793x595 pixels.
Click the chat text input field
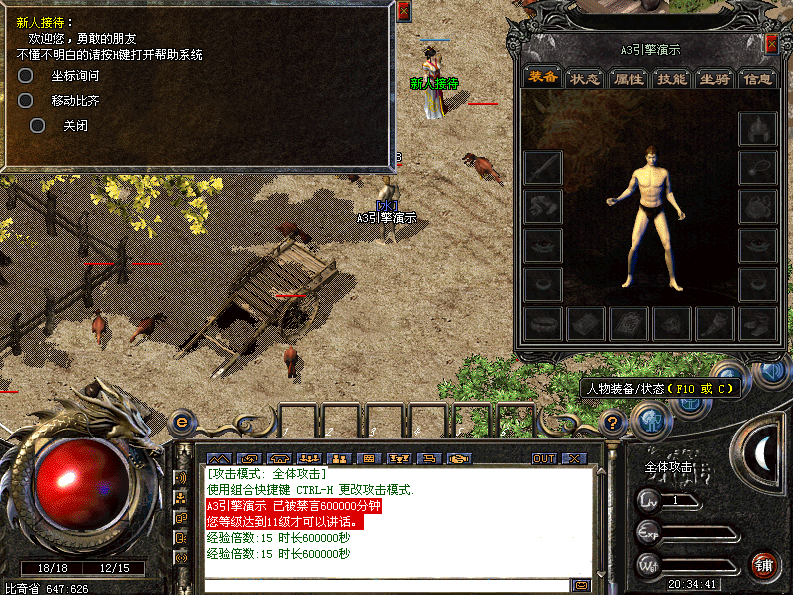[x=386, y=585]
